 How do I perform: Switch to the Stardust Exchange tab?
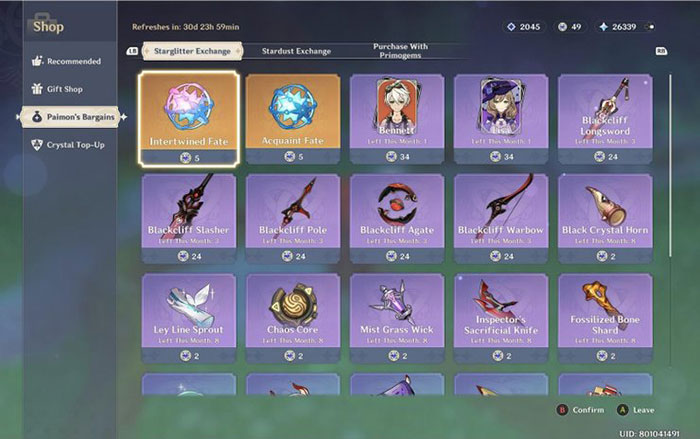pos(296,50)
